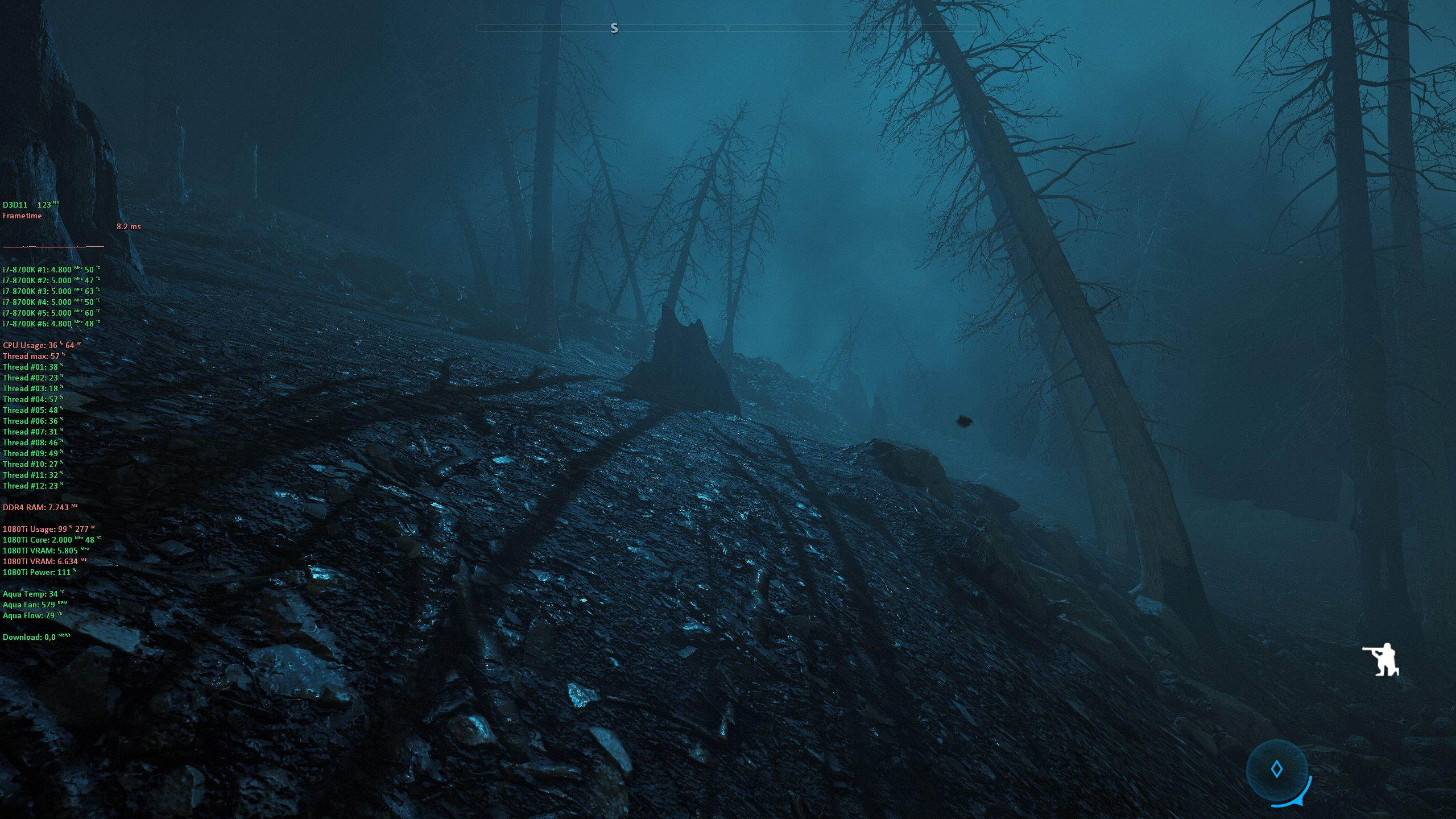This screenshot has height=819, width=1456.
Task: Click the 8.2 ms frametime value
Action: 128,226
